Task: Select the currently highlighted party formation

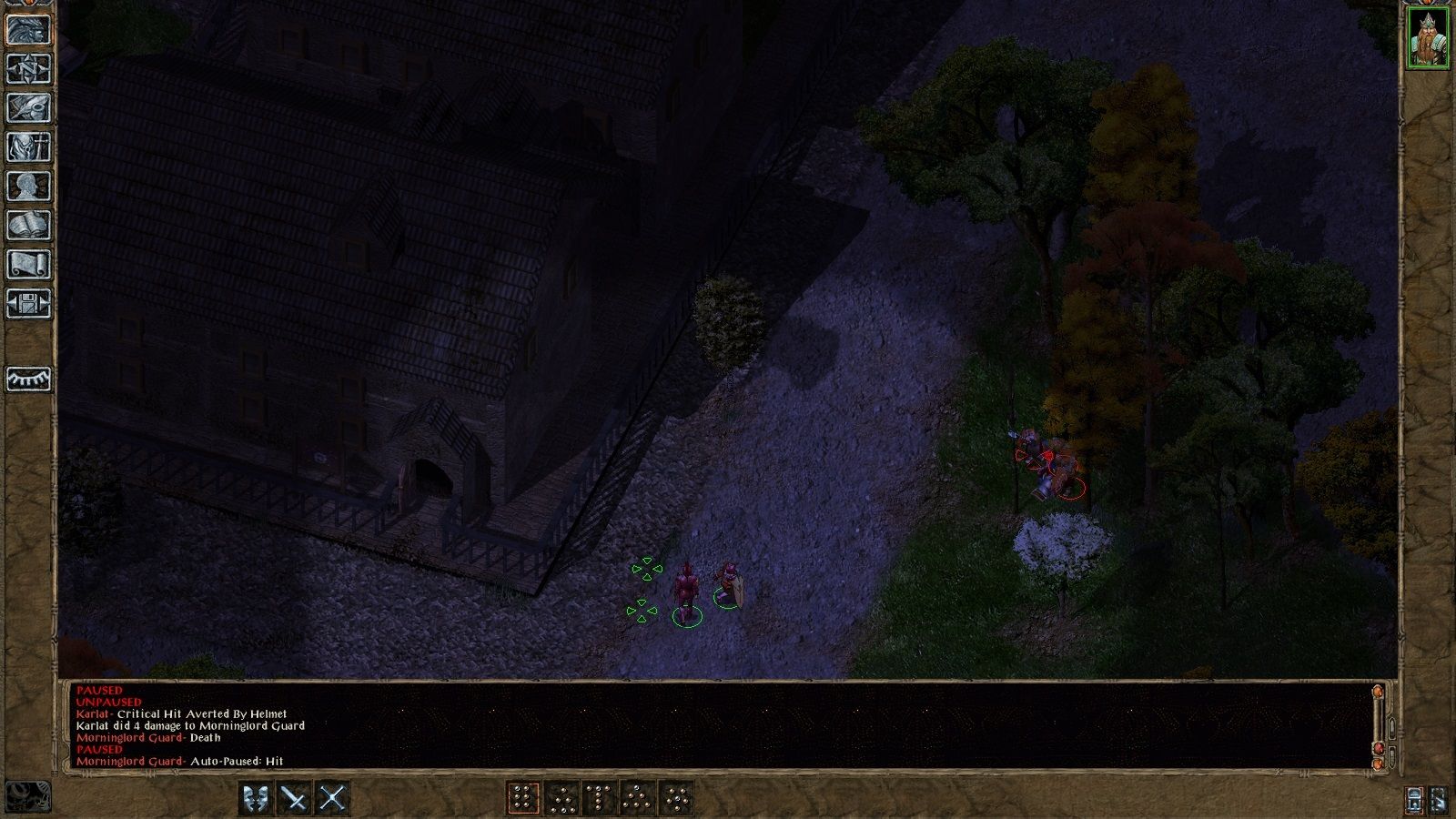Action: pyautogui.click(x=523, y=796)
